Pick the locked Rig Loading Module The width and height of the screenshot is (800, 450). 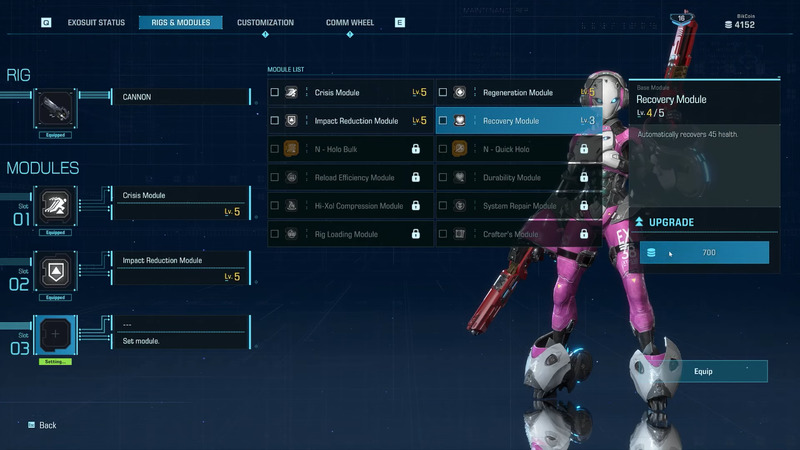coord(350,234)
